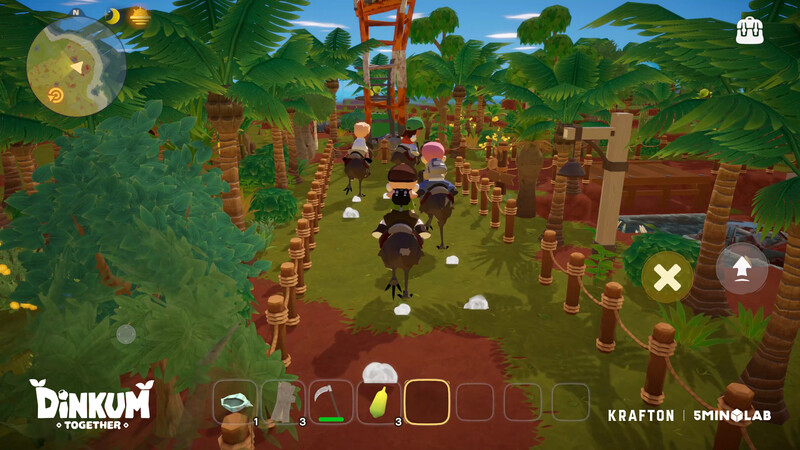The image size is (800, 450).
Task: Select the yellow fruit hotbar slot
Action: tap(379, 402)
